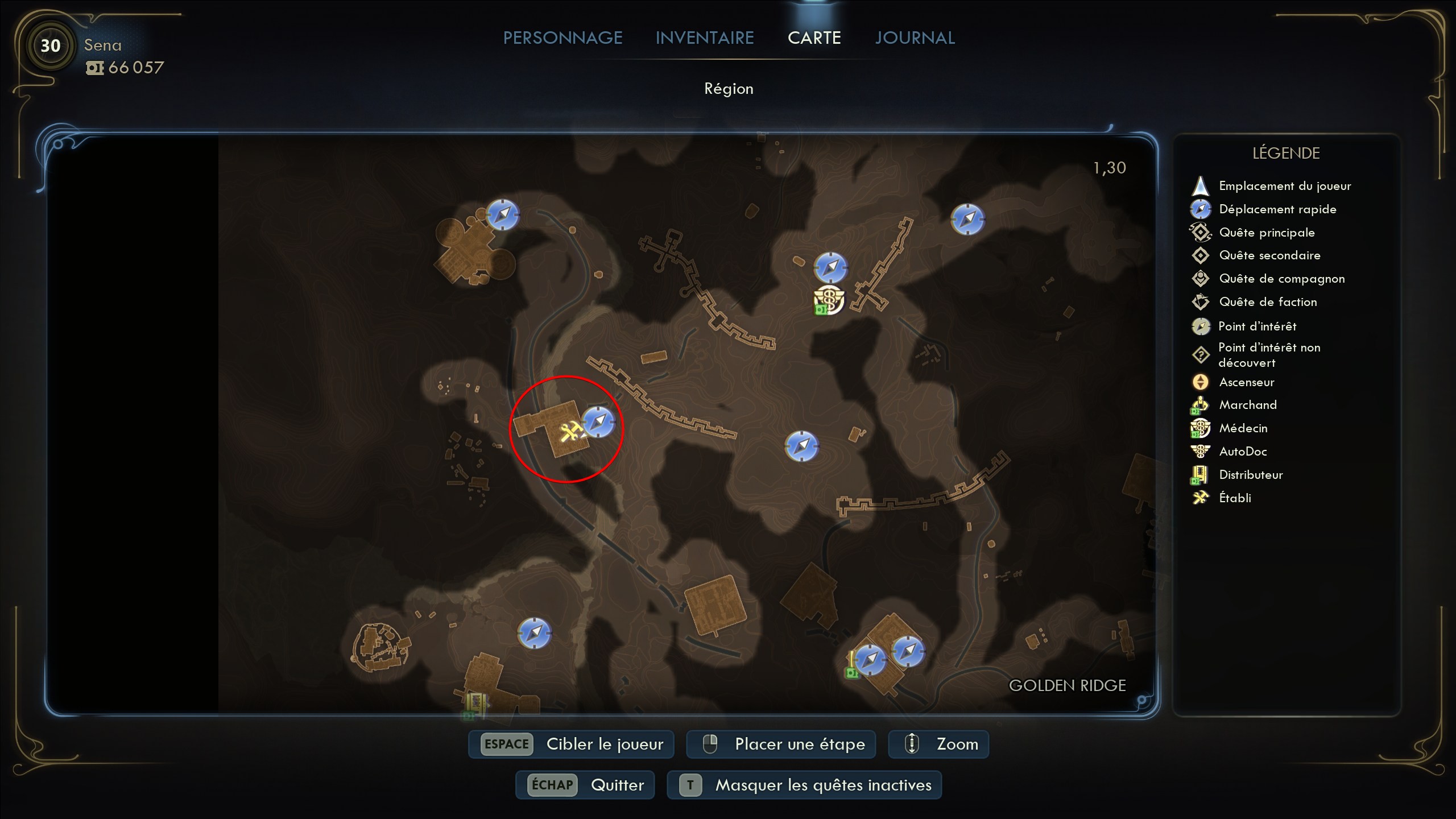Click the Médecin icon in the legend

point(1201,428)
